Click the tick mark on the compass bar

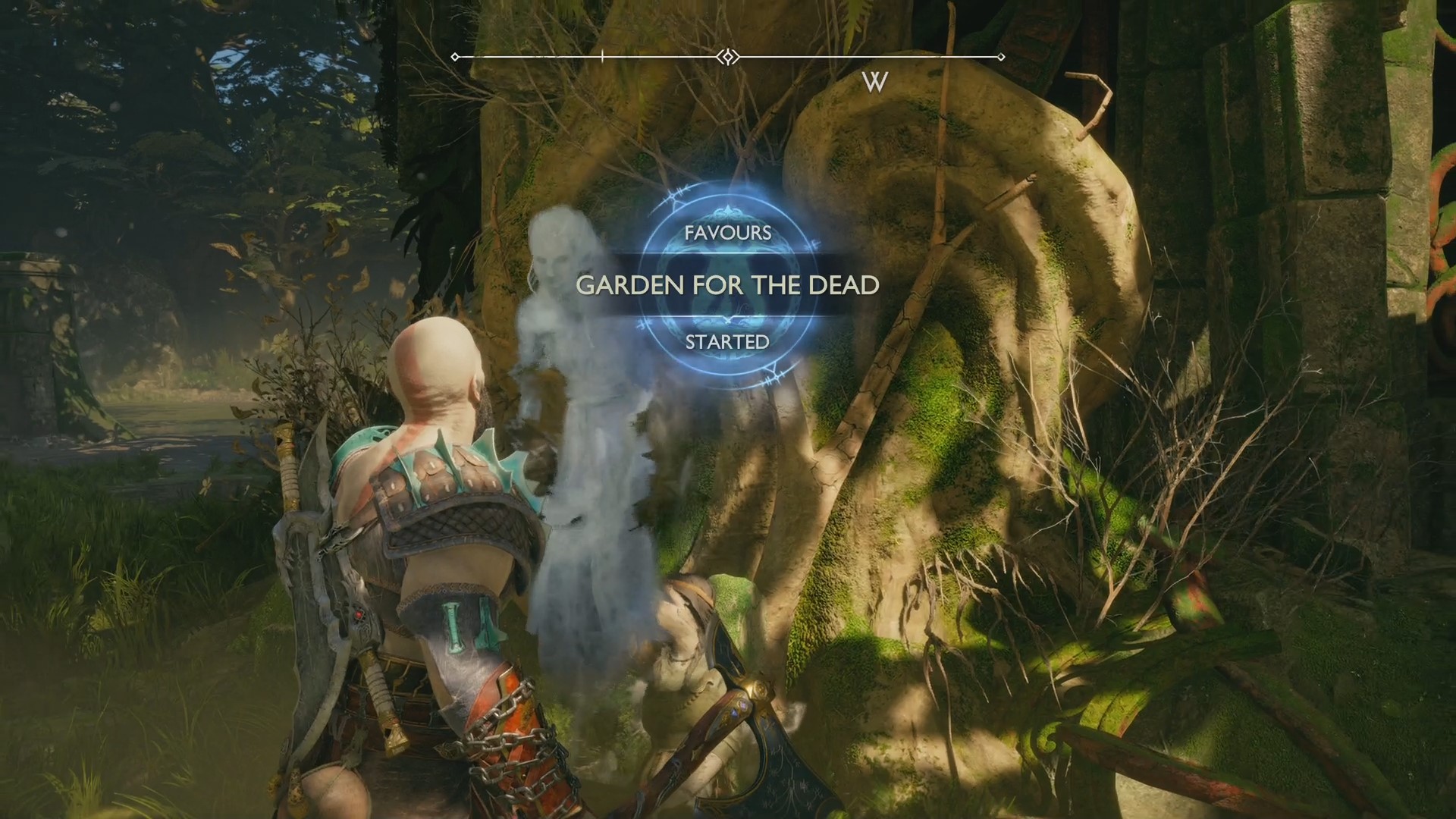coord(601,55)
